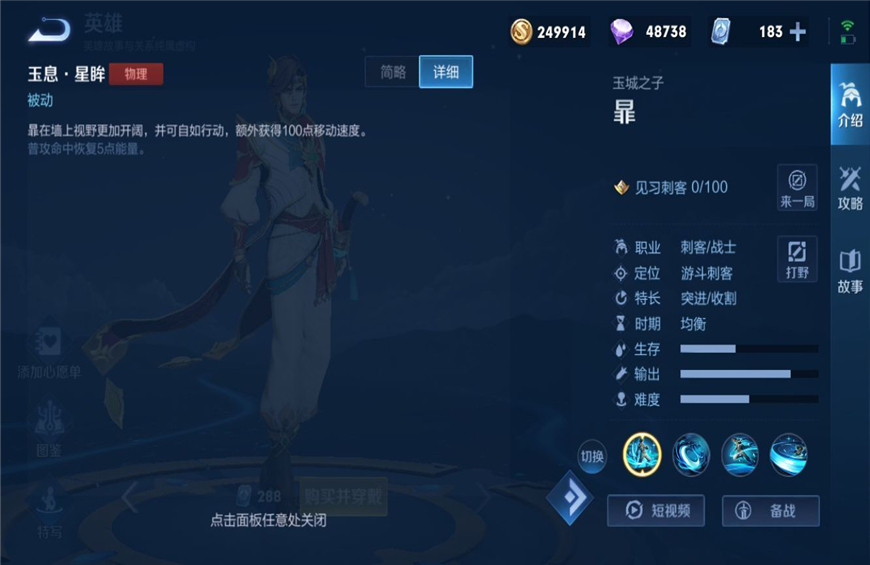
Task: View the second active skill icon
Action: (740, 455)
